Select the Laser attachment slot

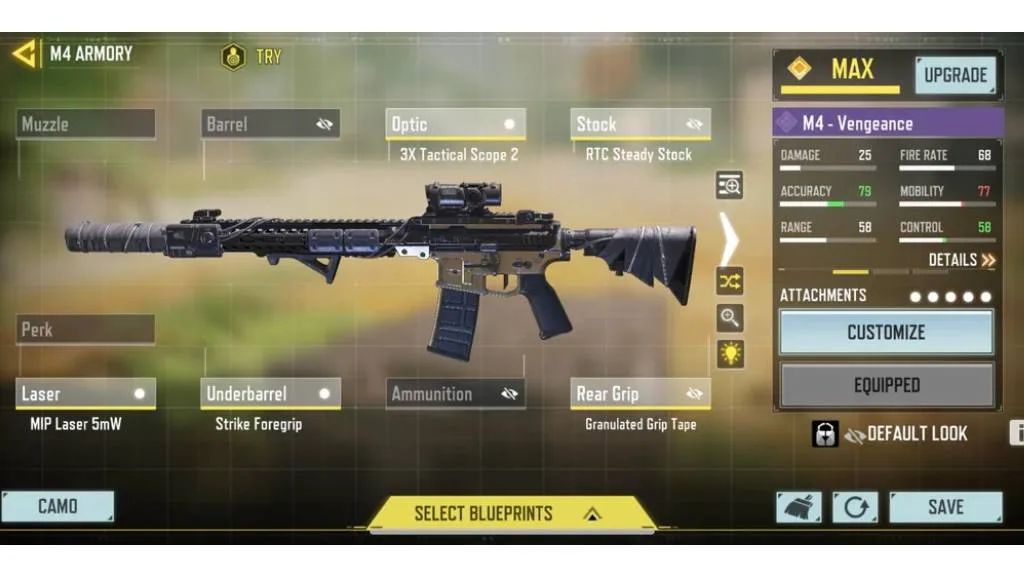click(86, 394)
